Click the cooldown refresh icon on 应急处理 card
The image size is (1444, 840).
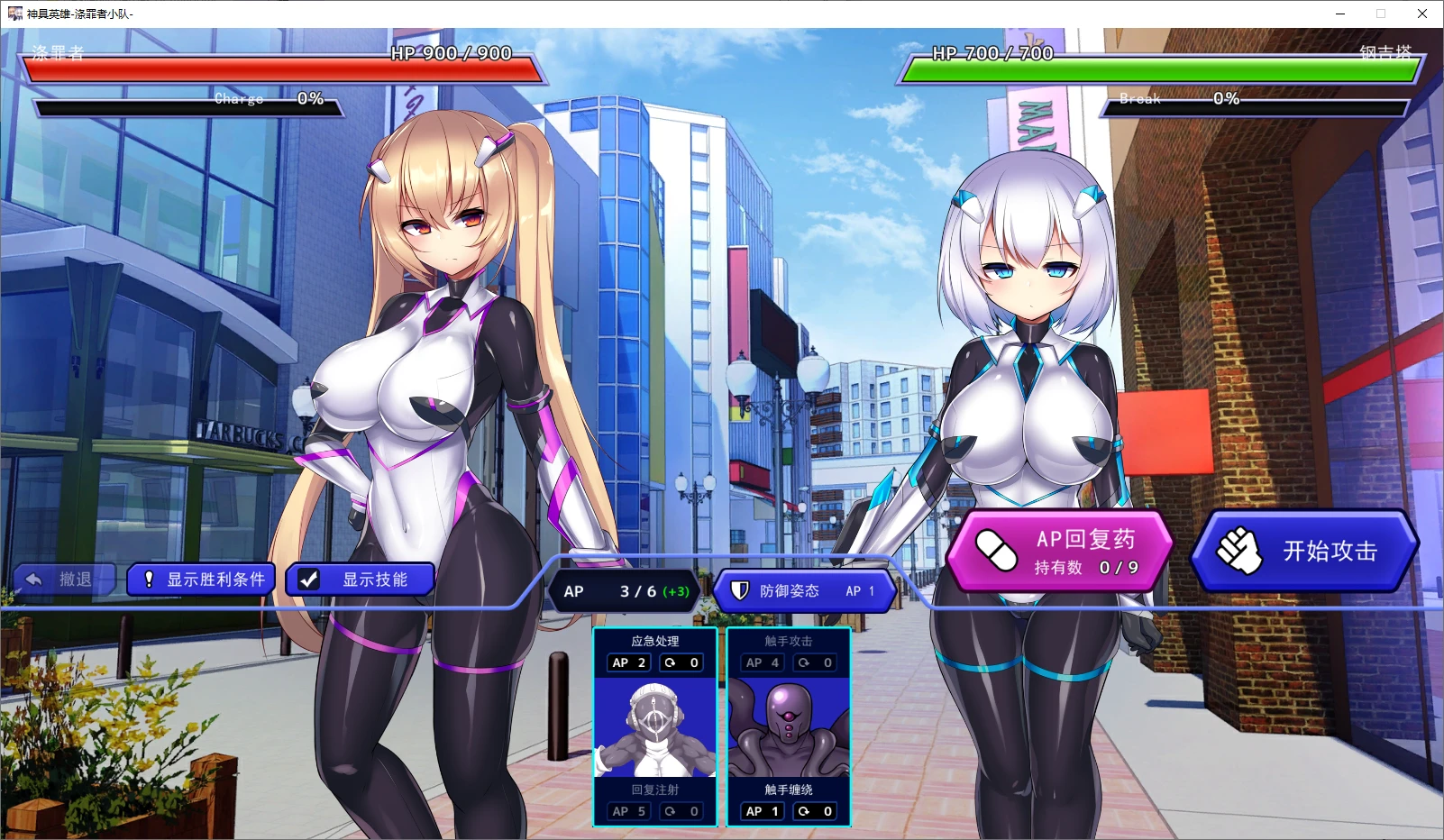click(x=670, y=662)
